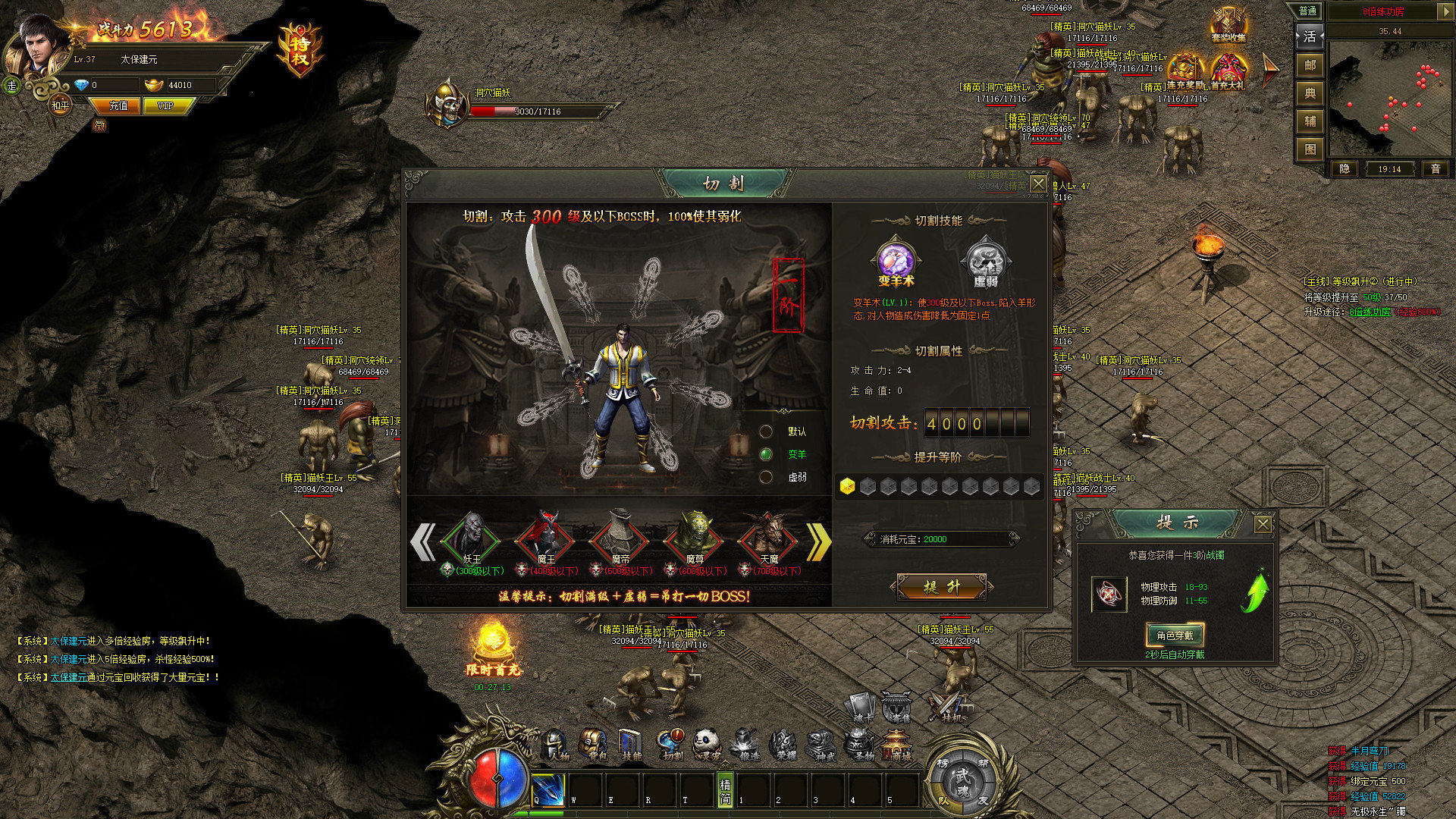The width and height of the screenshot is (1456, 819).
Task: Select the 虚弱 skill icon
Action: coord(984,262)
